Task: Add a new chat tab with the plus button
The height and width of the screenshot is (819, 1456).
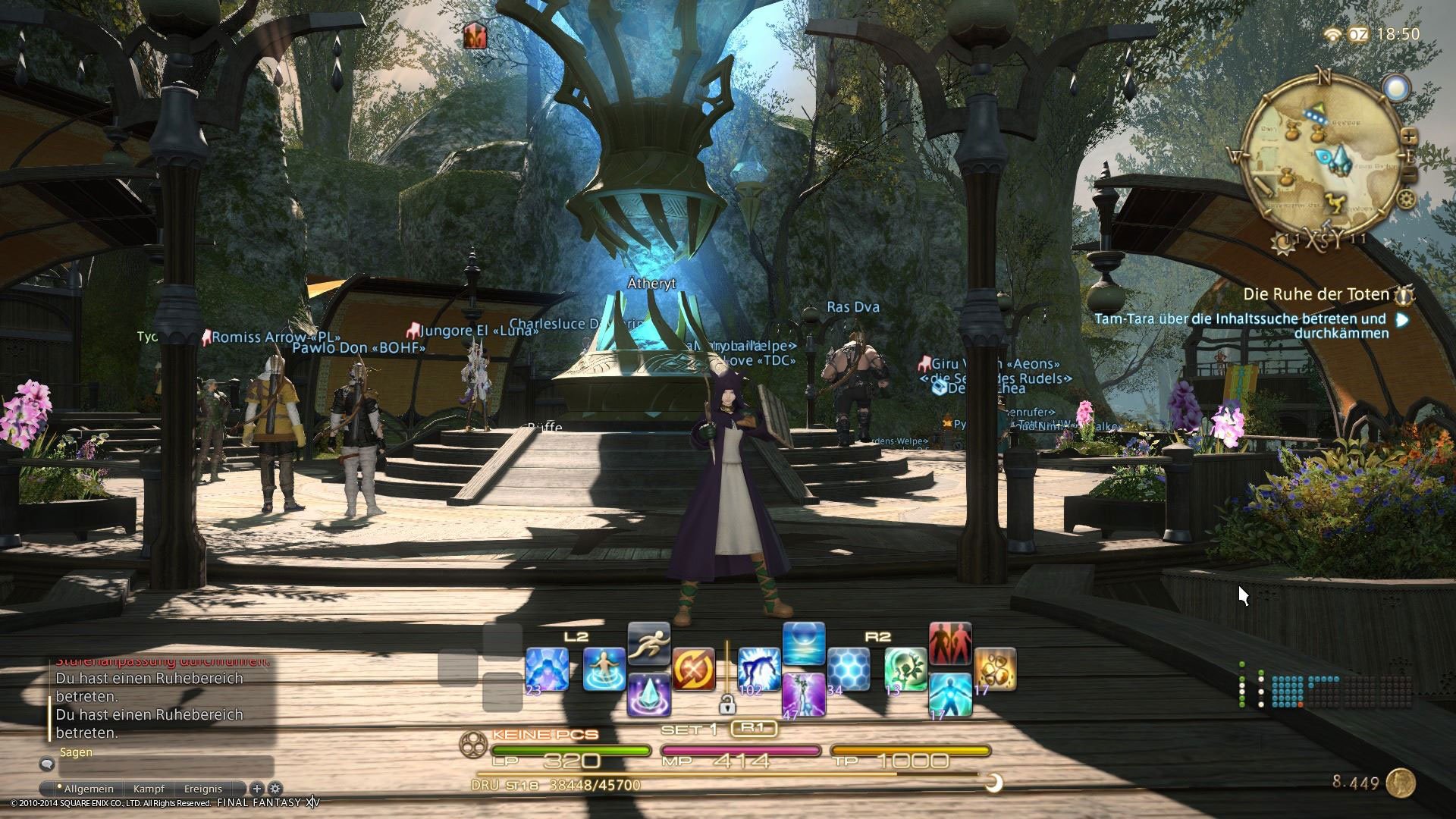Action: click(x=257, y=789)
